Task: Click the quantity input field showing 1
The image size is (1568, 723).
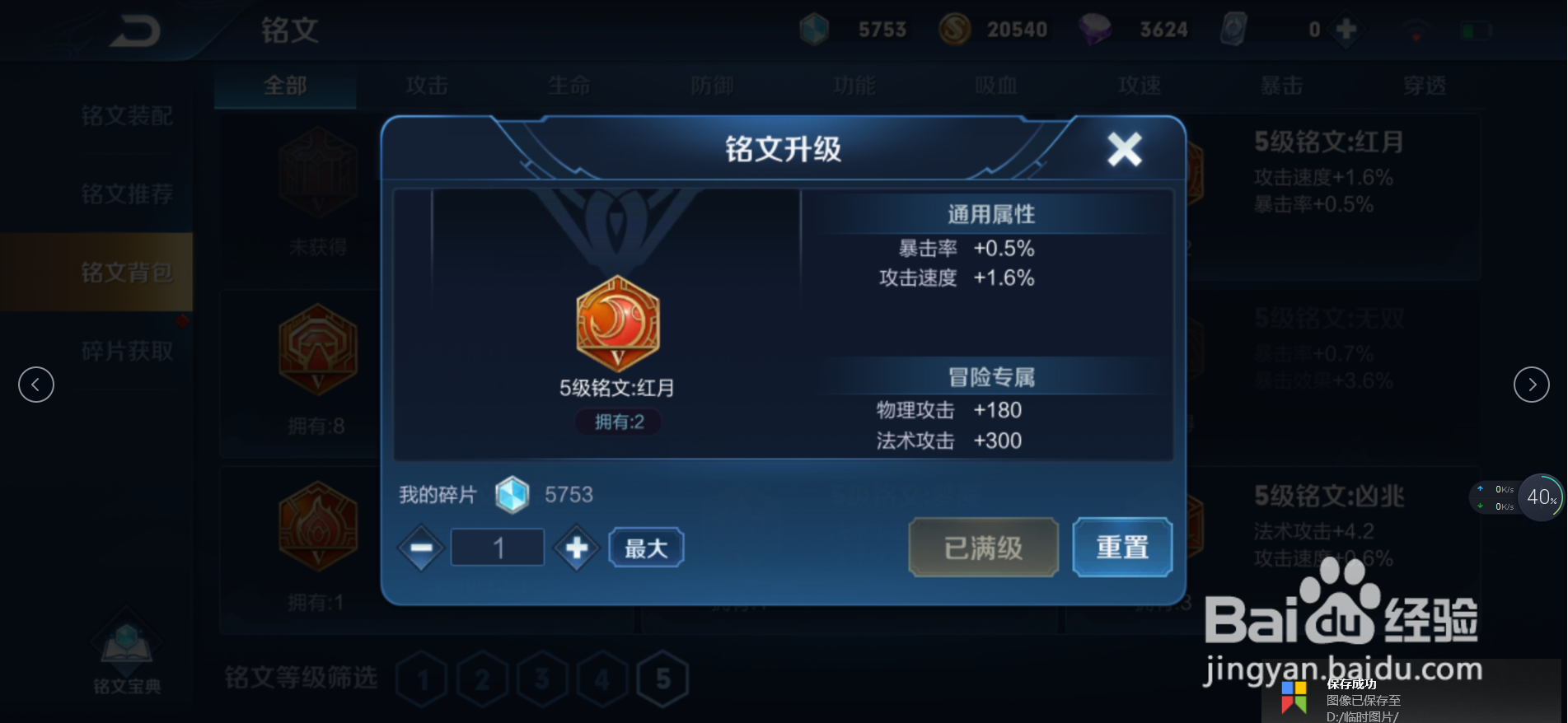Action: click(497, 547)
